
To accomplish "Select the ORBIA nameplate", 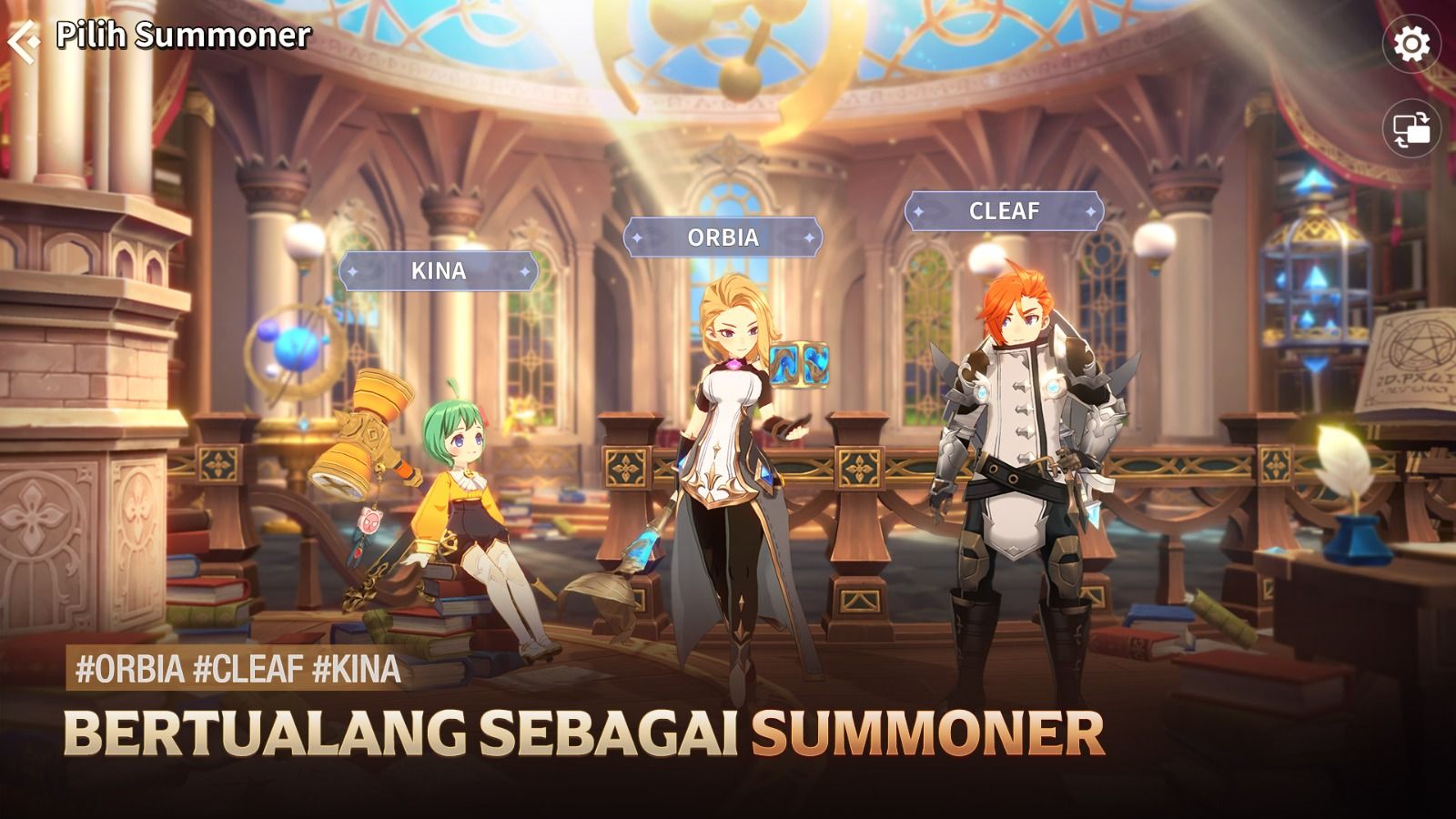I will [x=722, y=238].
